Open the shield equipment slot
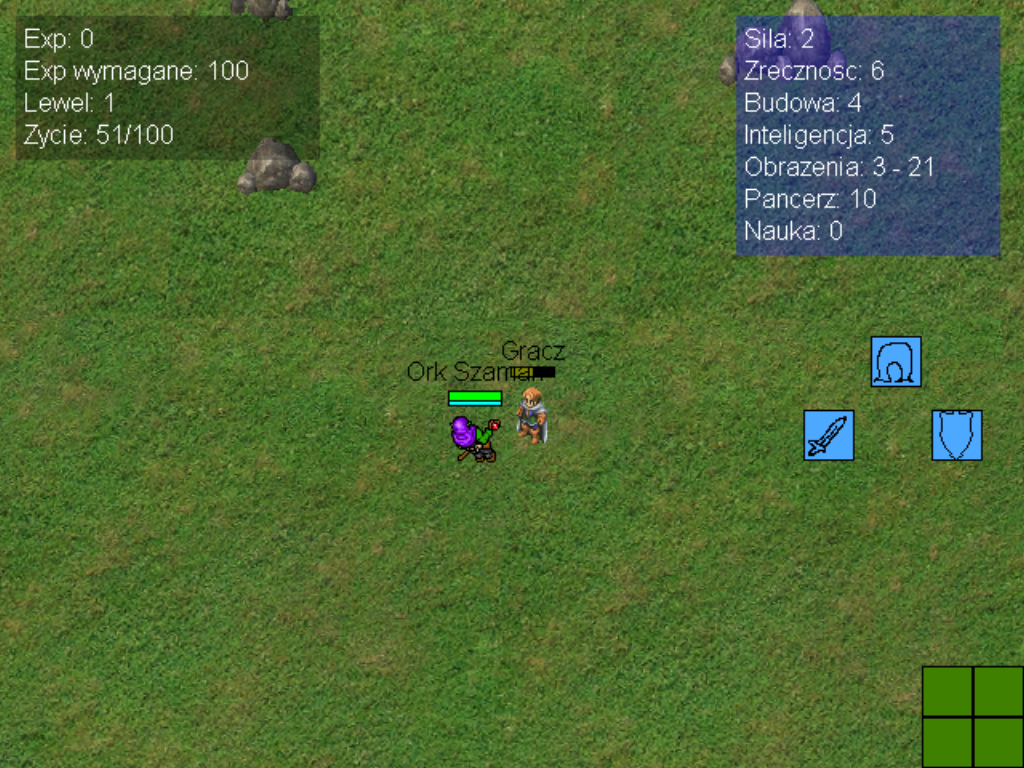The width and height of the screenshot is (1024, 768). [x=957, y=436]
